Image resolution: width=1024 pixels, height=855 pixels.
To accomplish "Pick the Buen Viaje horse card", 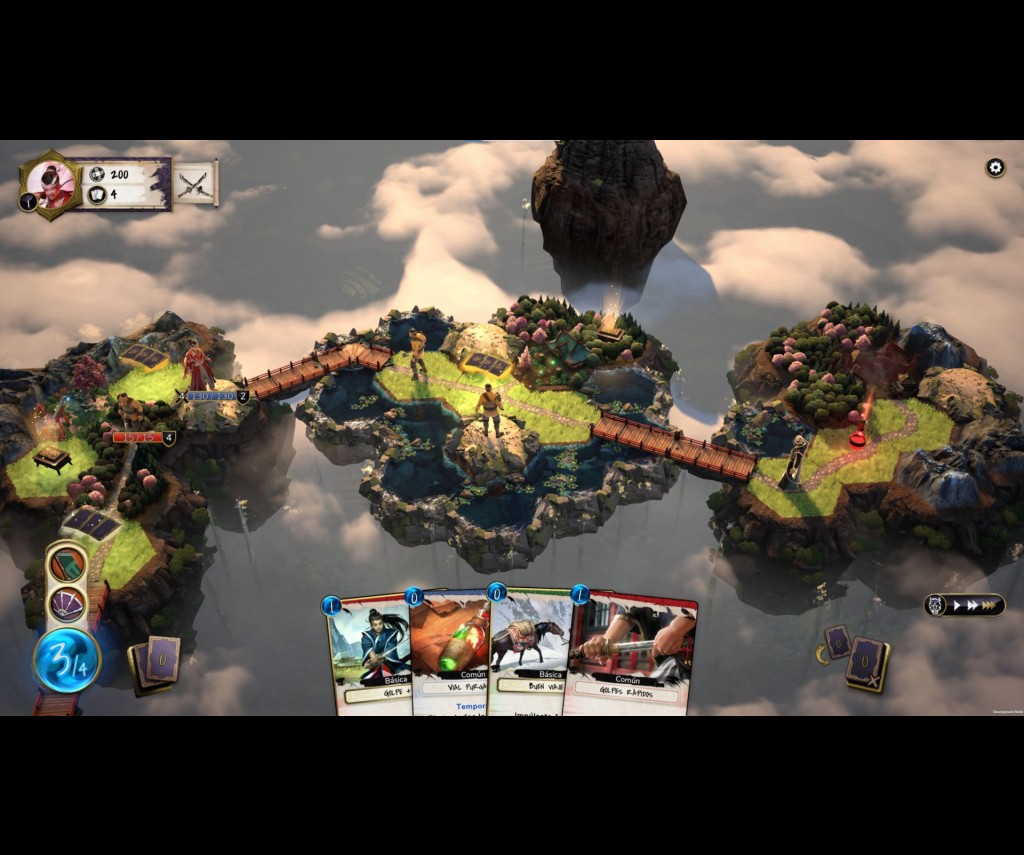I will tap(528, 650).
